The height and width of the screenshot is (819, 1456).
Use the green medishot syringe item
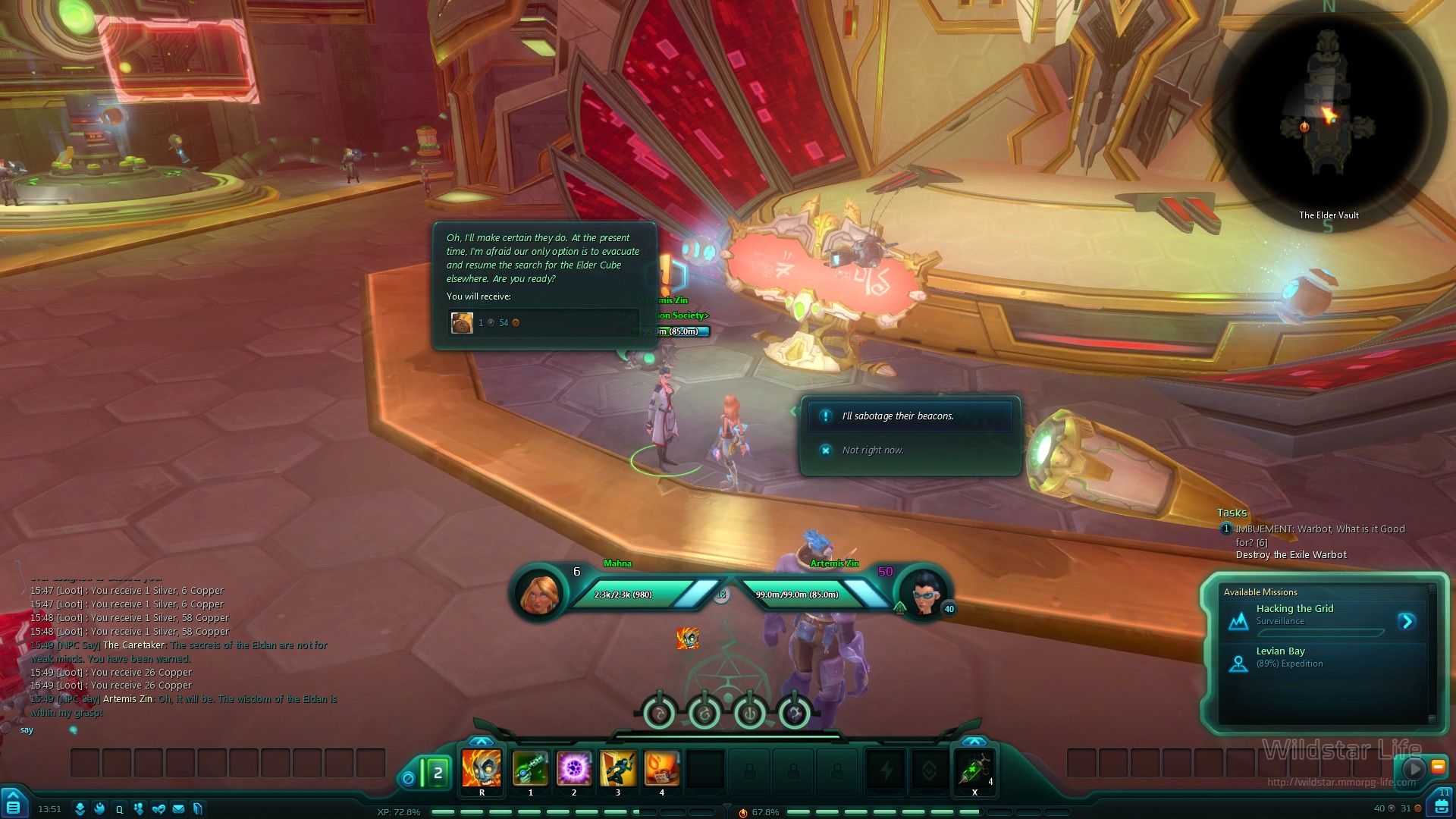coord(974,770)
